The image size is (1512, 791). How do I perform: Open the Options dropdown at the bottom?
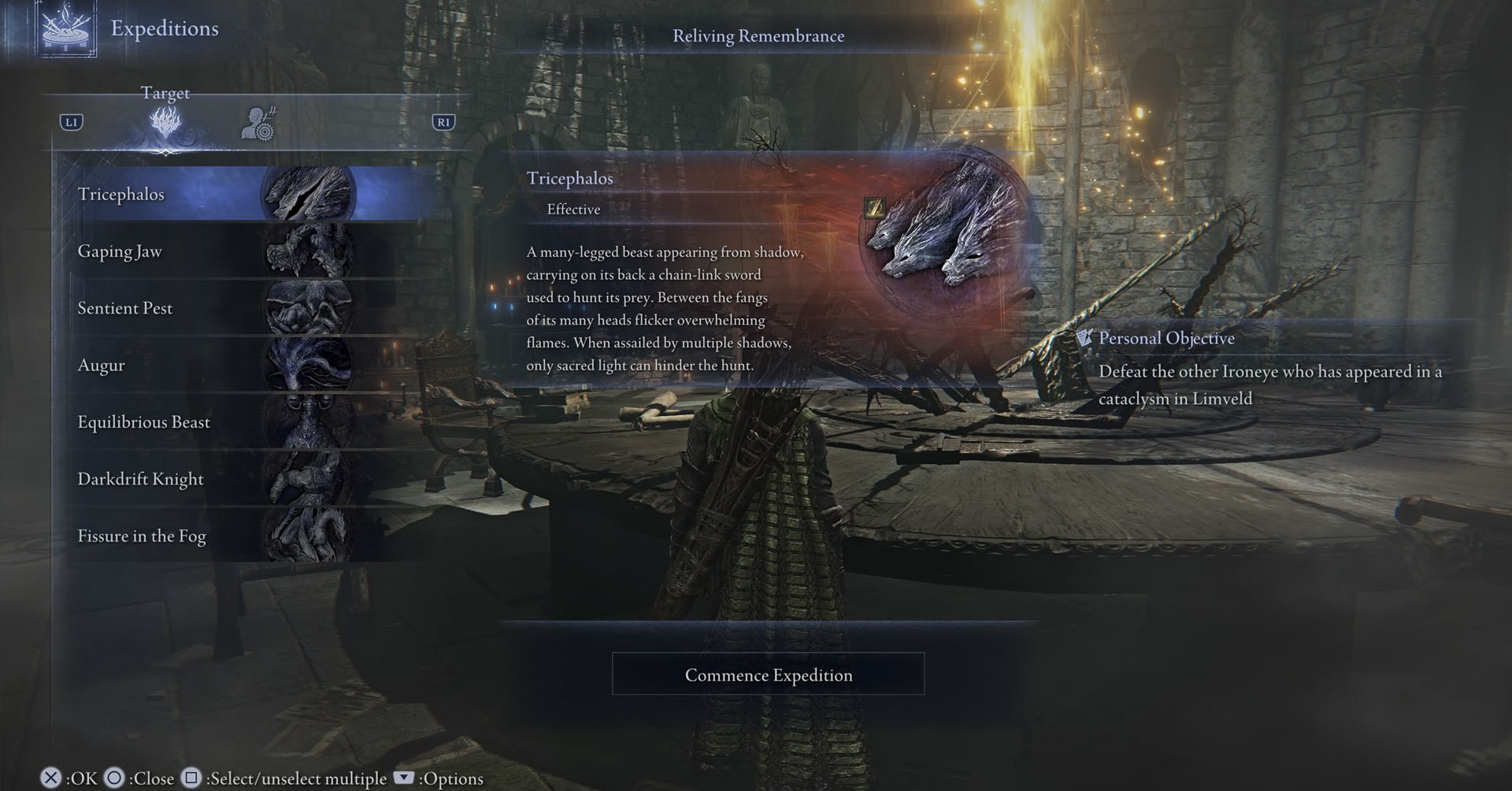[x=403, y=778]
